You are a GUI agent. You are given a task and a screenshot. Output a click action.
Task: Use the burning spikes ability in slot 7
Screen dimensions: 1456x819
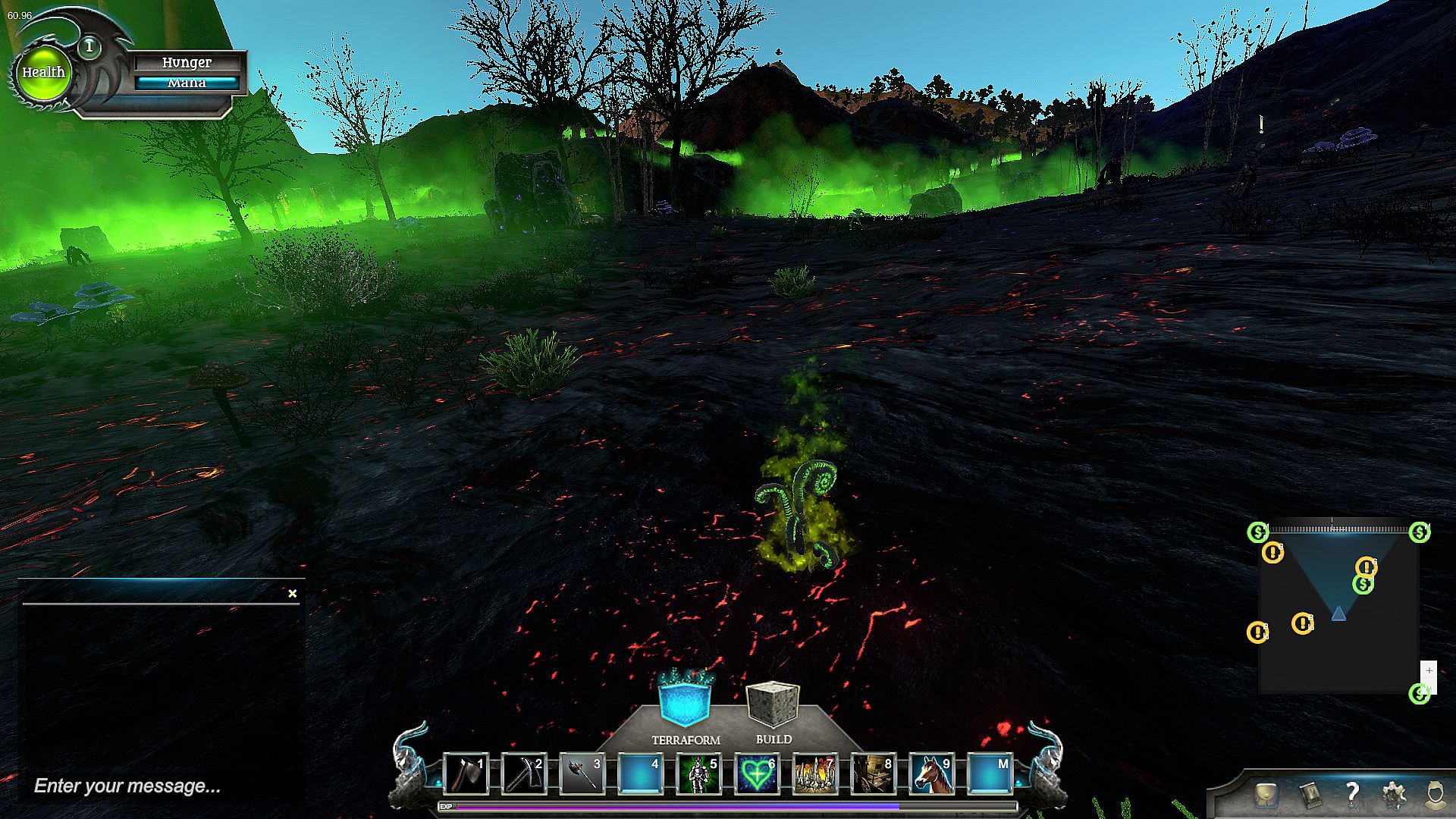coord(815,774)
